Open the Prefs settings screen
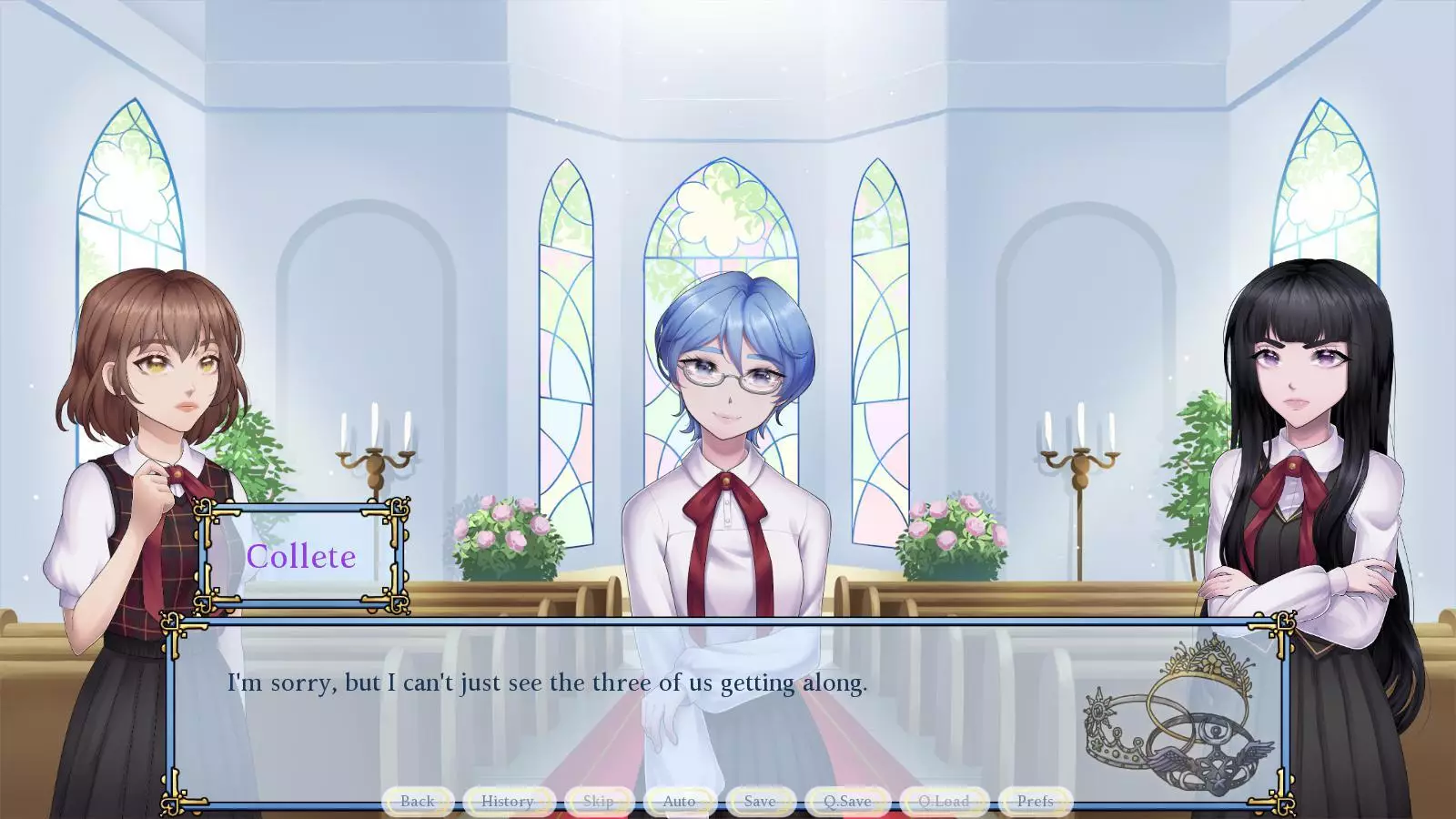This screenshot has height=819, width=1456. 1034,802
